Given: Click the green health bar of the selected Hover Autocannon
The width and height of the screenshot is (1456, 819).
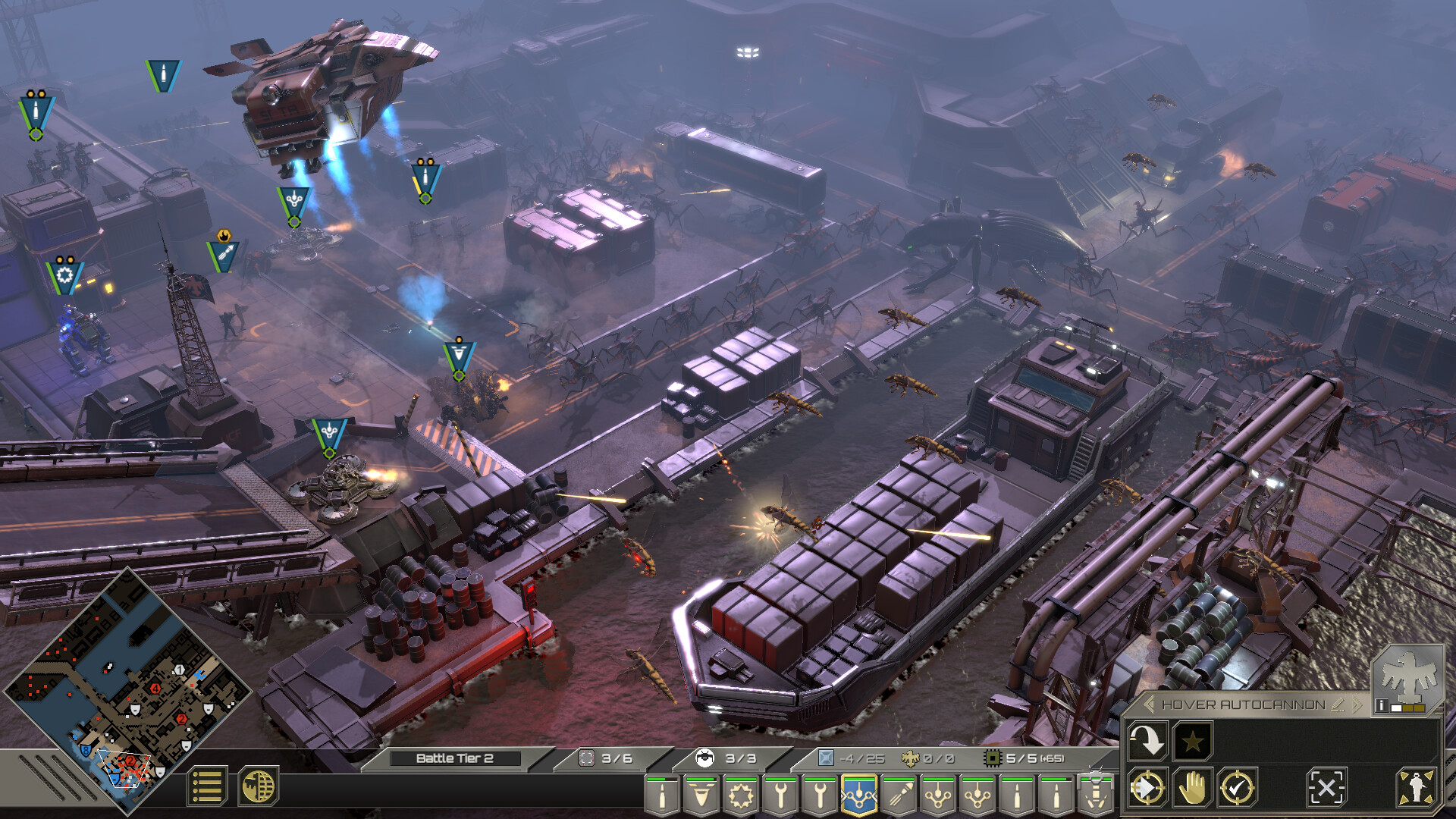Looking at the screenshot, I should pyautogui.click(x=858, y=780).
